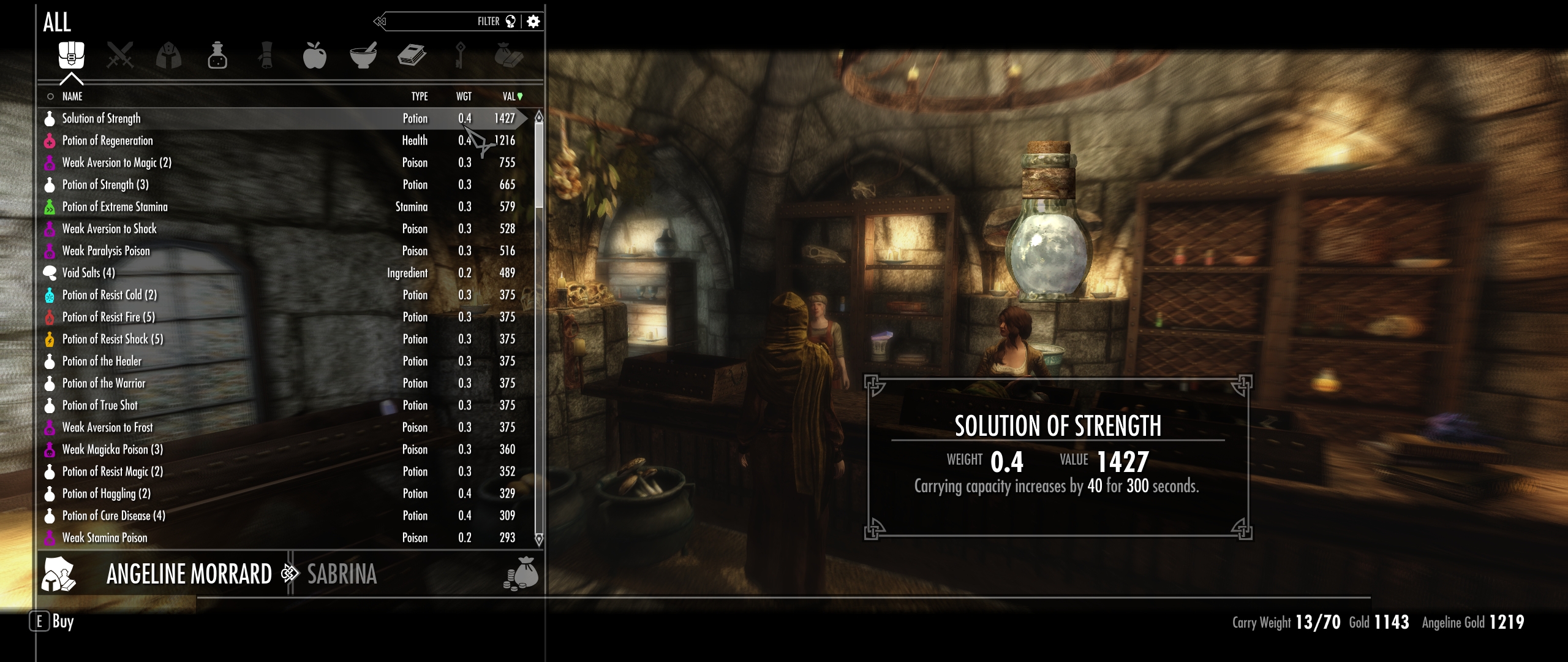The height and width of the screenshot is (662, 1568).
Task: Open the Keys category tab
Action: click(460, 56)
